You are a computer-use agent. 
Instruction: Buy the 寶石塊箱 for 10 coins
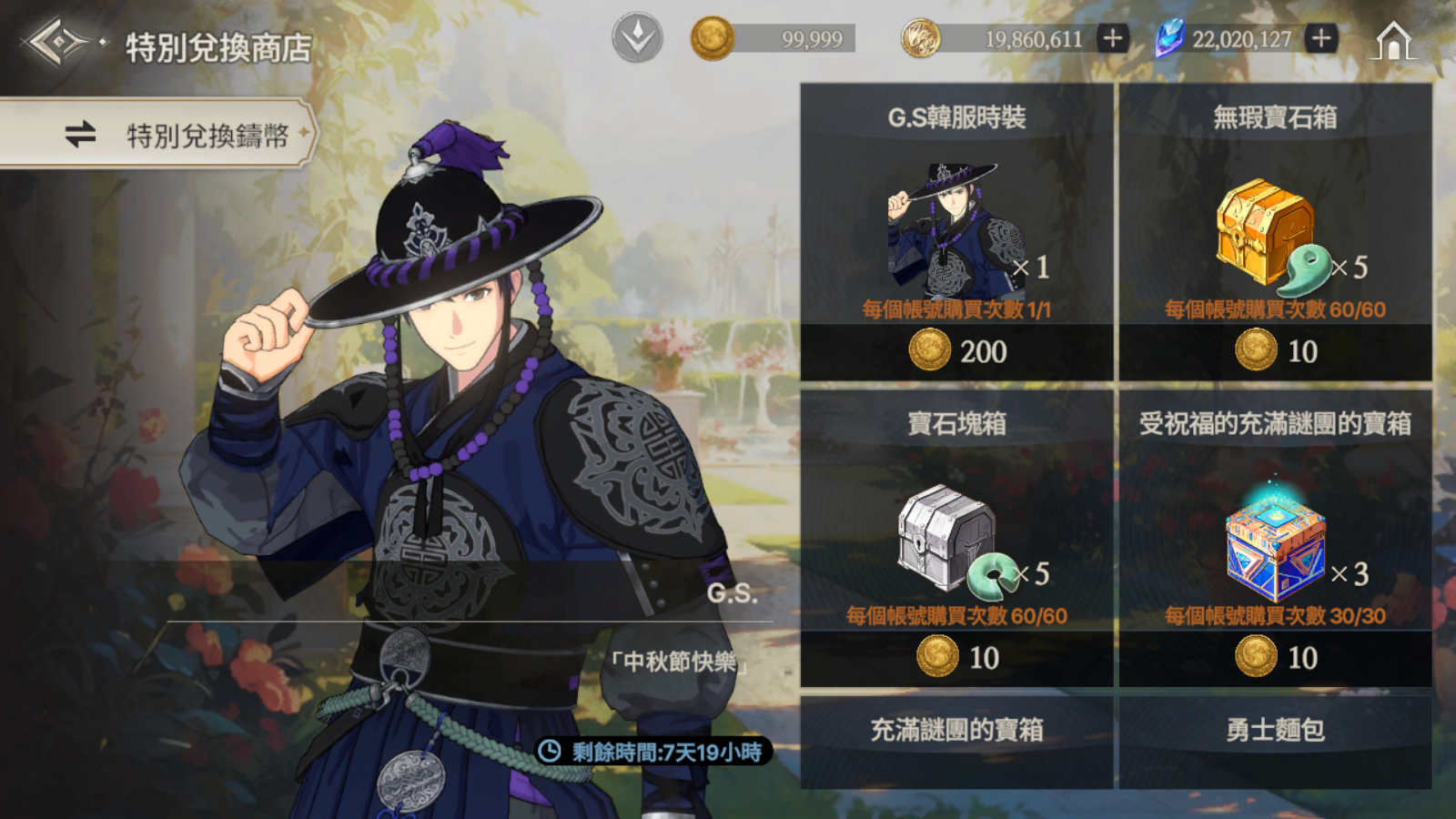[x=957, y=658]
